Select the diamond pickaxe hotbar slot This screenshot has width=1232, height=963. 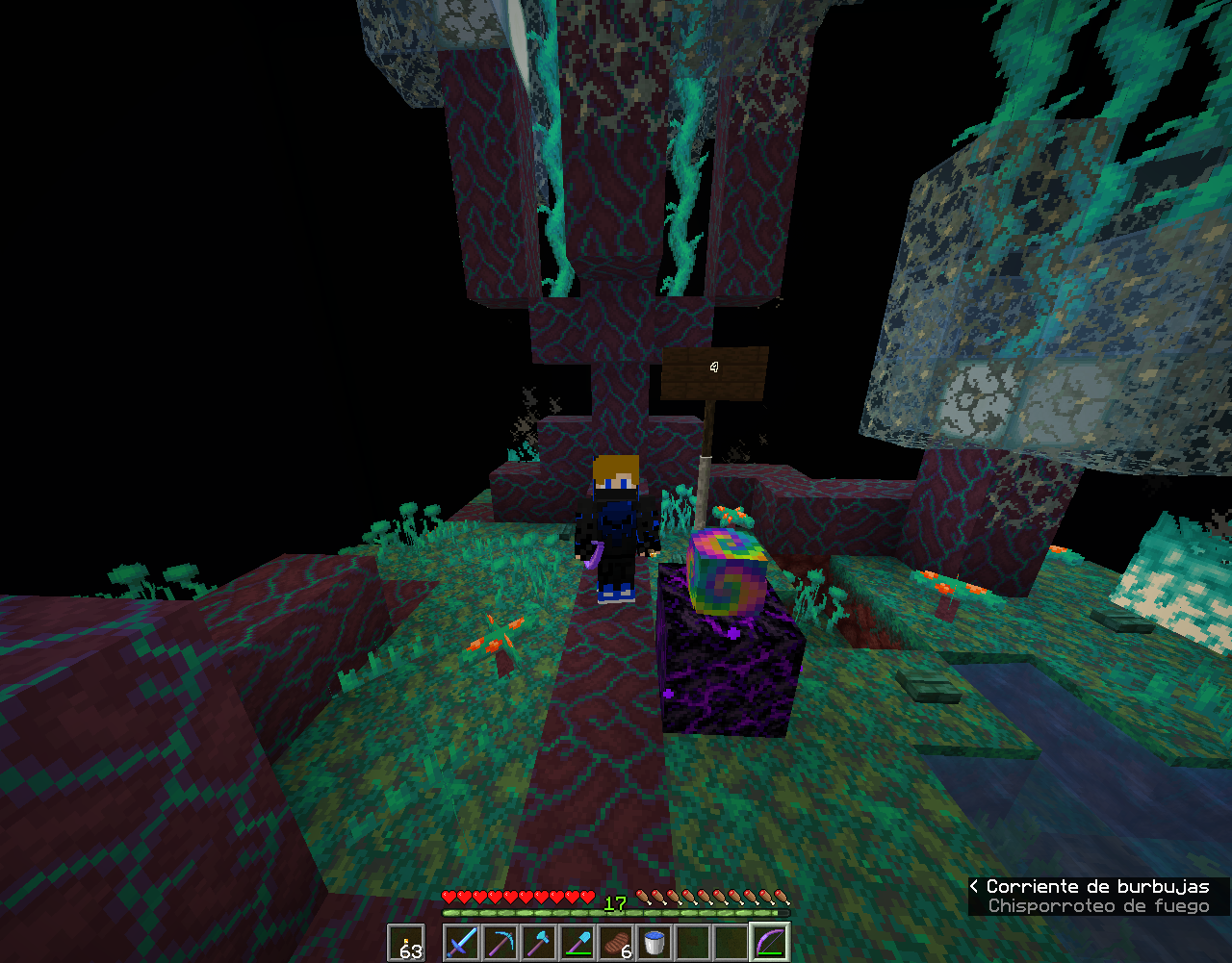pyautogui.click(x=500, y=942)
